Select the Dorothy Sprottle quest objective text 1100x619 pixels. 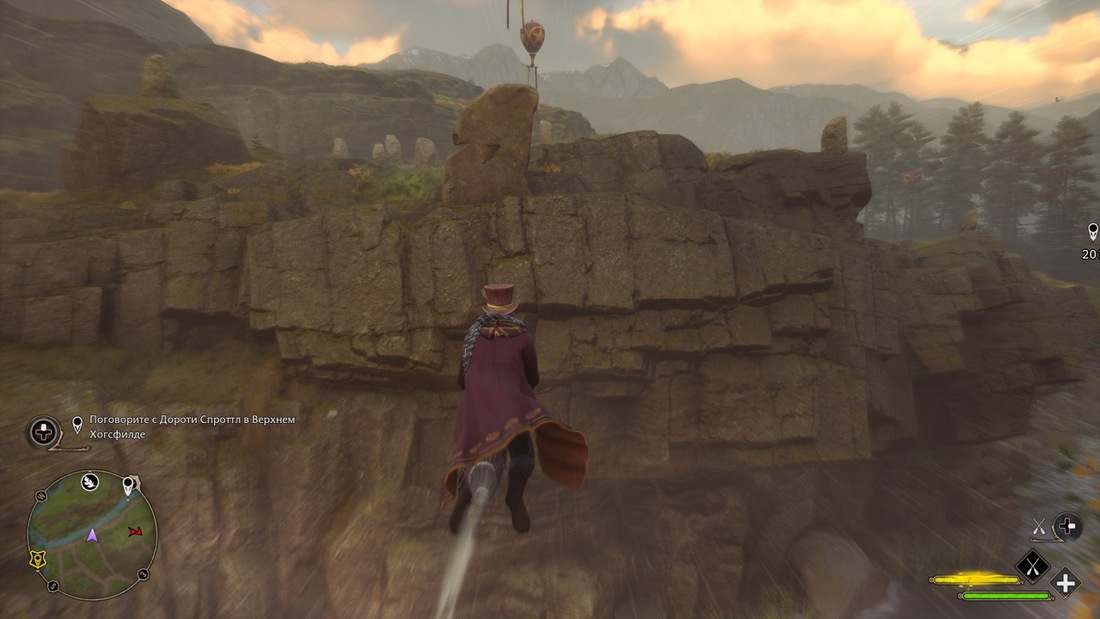(192, 426)
